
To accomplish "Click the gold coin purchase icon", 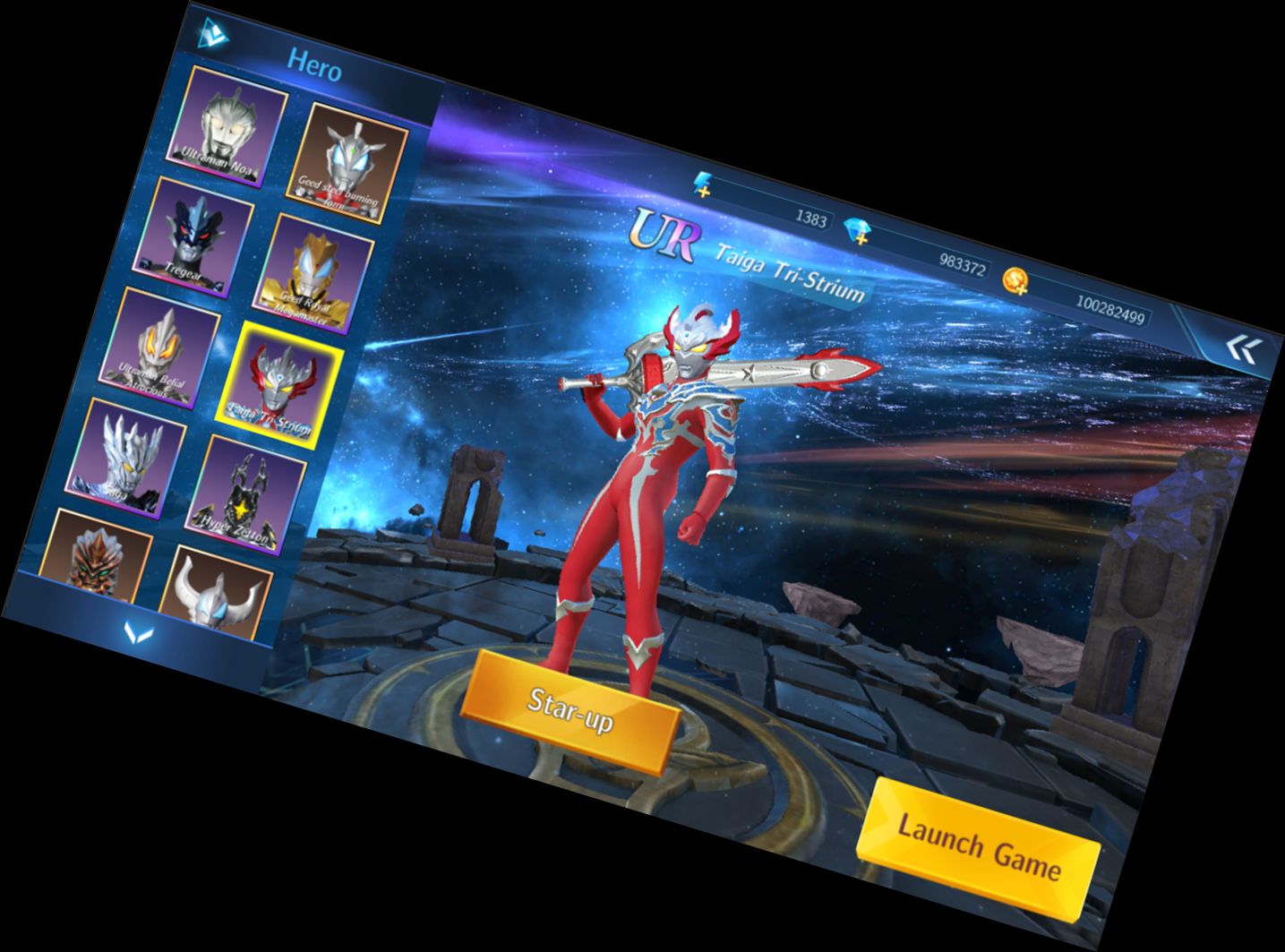I will [1015, 280].
